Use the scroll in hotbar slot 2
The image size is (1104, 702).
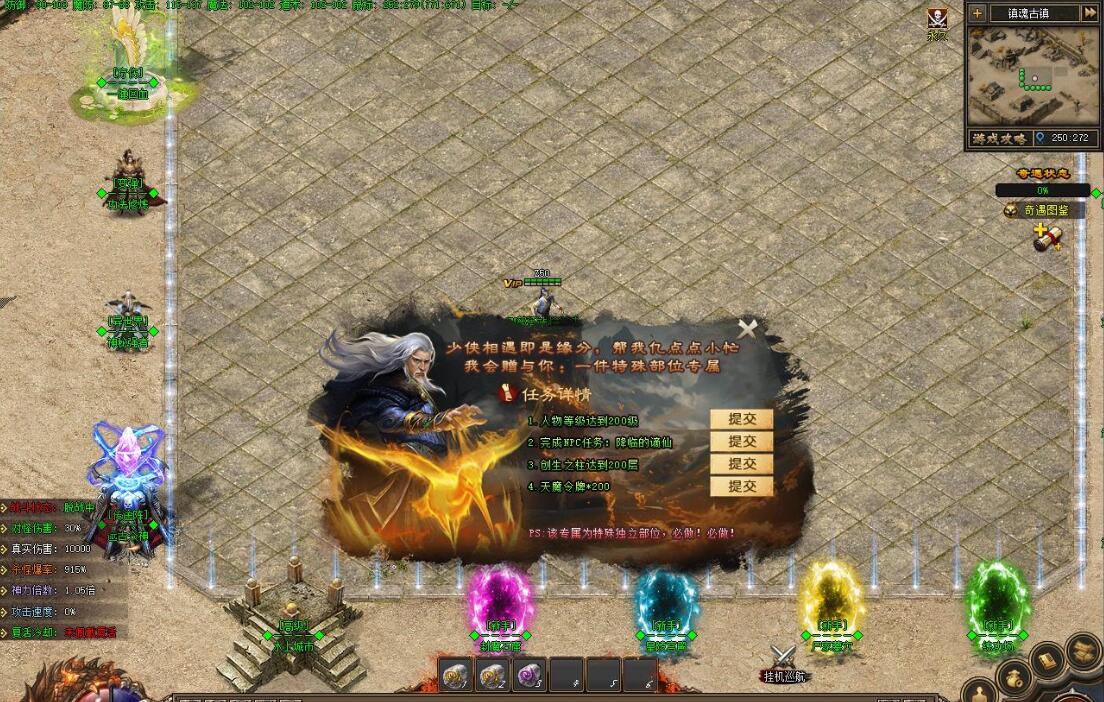point(492,677)
